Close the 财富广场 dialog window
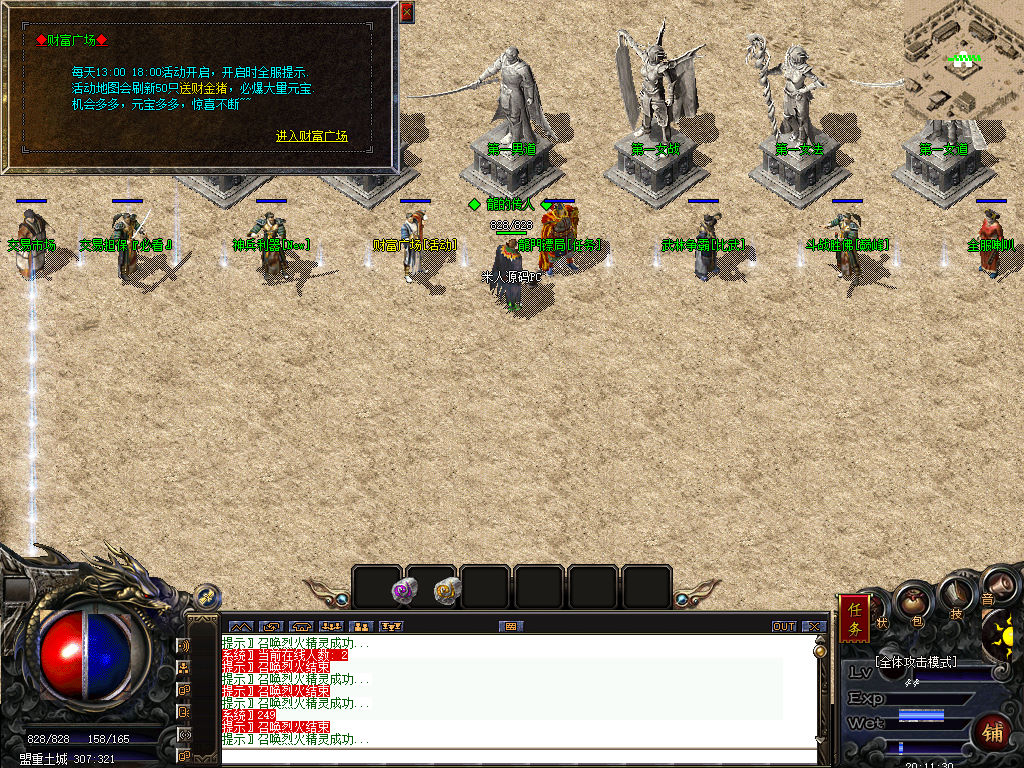 (x=406, y=12)
